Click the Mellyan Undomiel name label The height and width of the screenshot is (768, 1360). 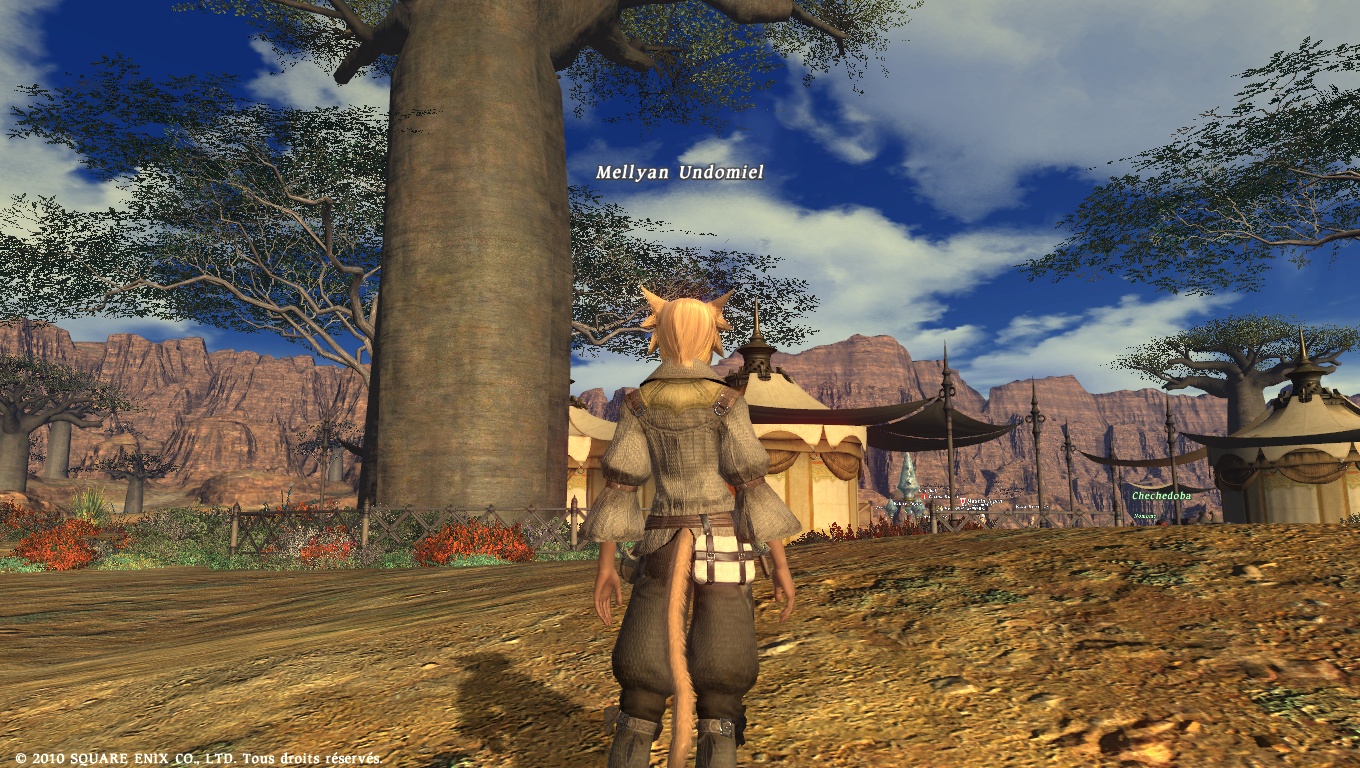679,173
